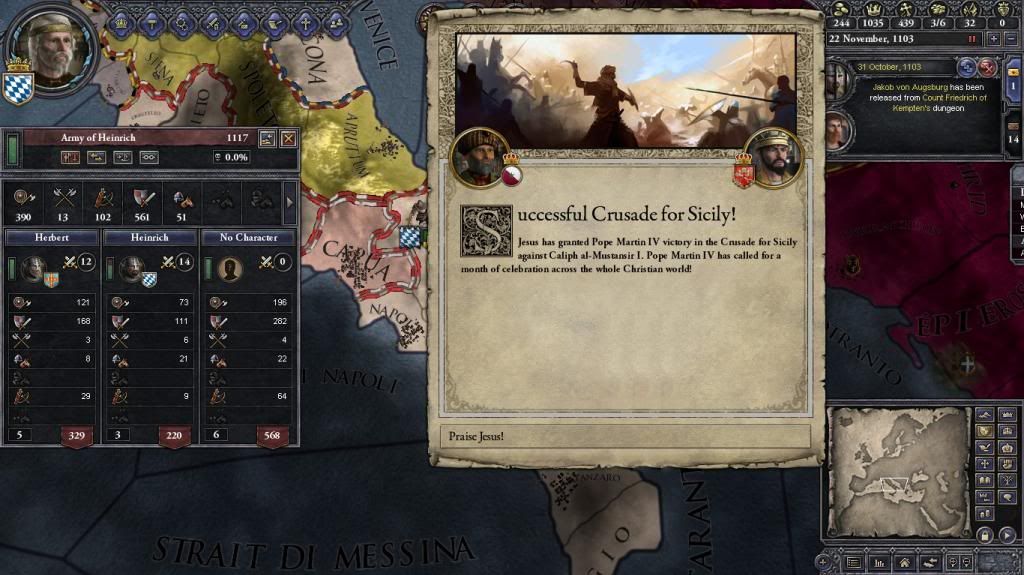
Task: Select the Herbert flank commander header
Action: 51,237
